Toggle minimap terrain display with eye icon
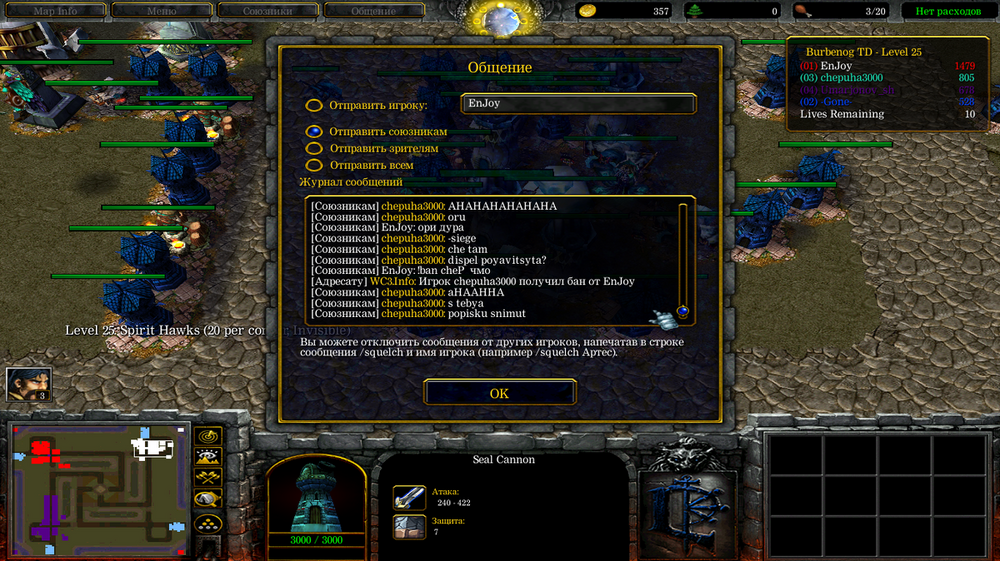Viewport: 1000px width, 561px height. pyautogui.click(x=208, y=457)
